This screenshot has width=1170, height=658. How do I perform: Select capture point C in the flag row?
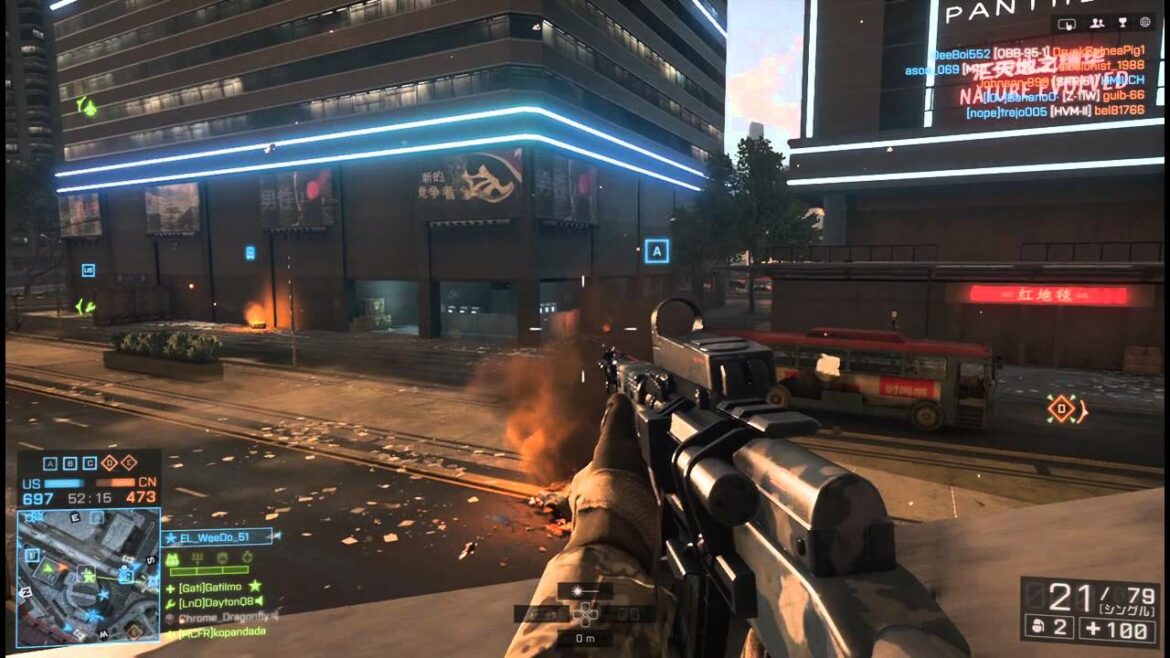click(x=90, y=463)
